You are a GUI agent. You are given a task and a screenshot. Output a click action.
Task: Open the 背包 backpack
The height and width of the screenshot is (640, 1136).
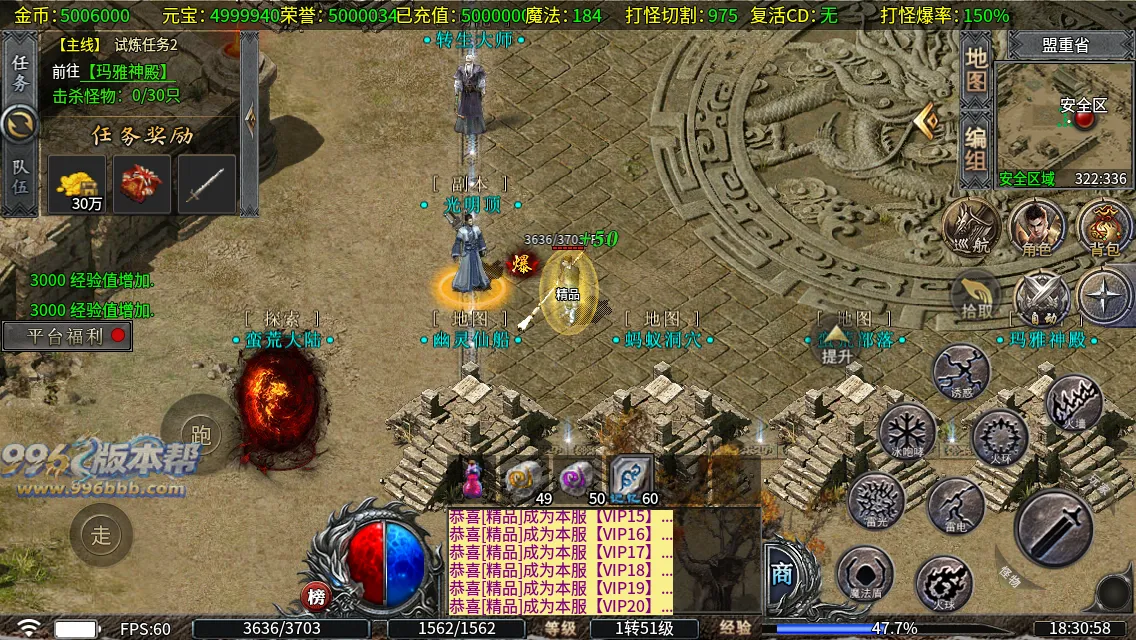1104,228
